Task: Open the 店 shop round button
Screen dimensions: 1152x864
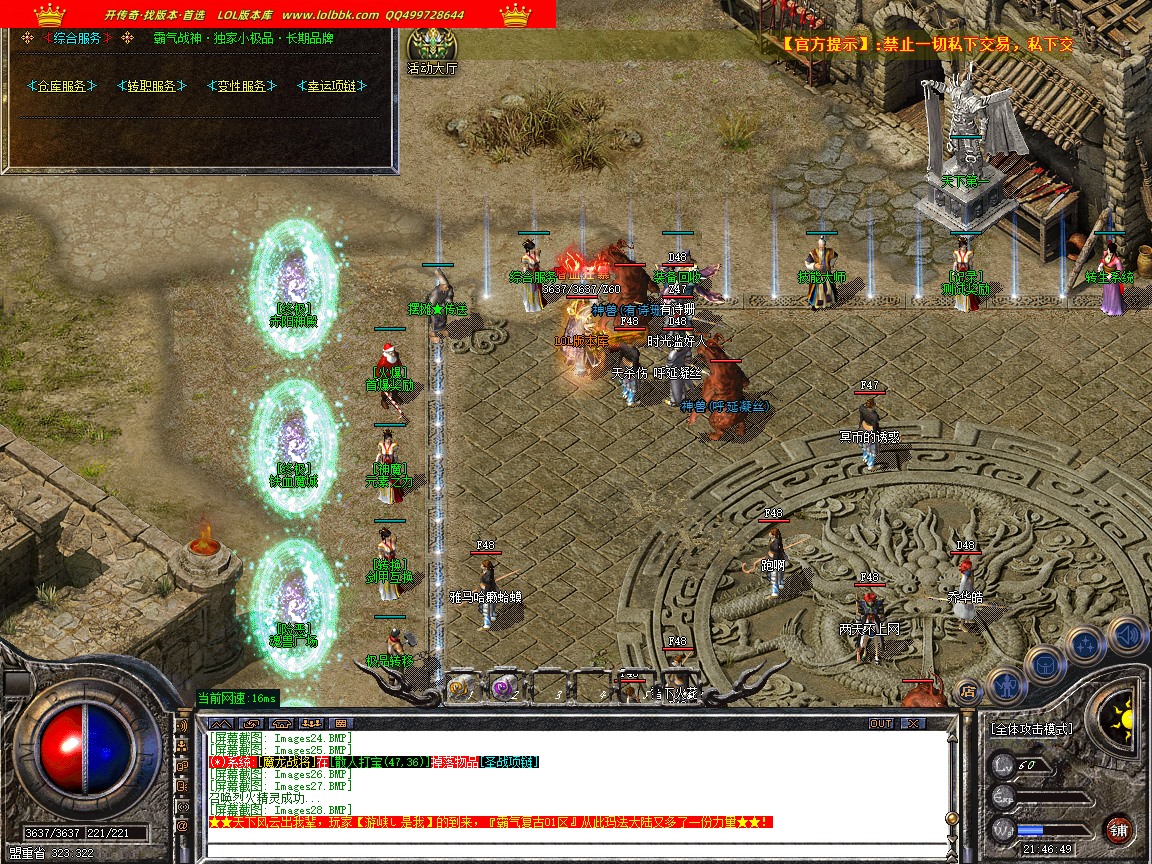Action: (x=967, y=690)
